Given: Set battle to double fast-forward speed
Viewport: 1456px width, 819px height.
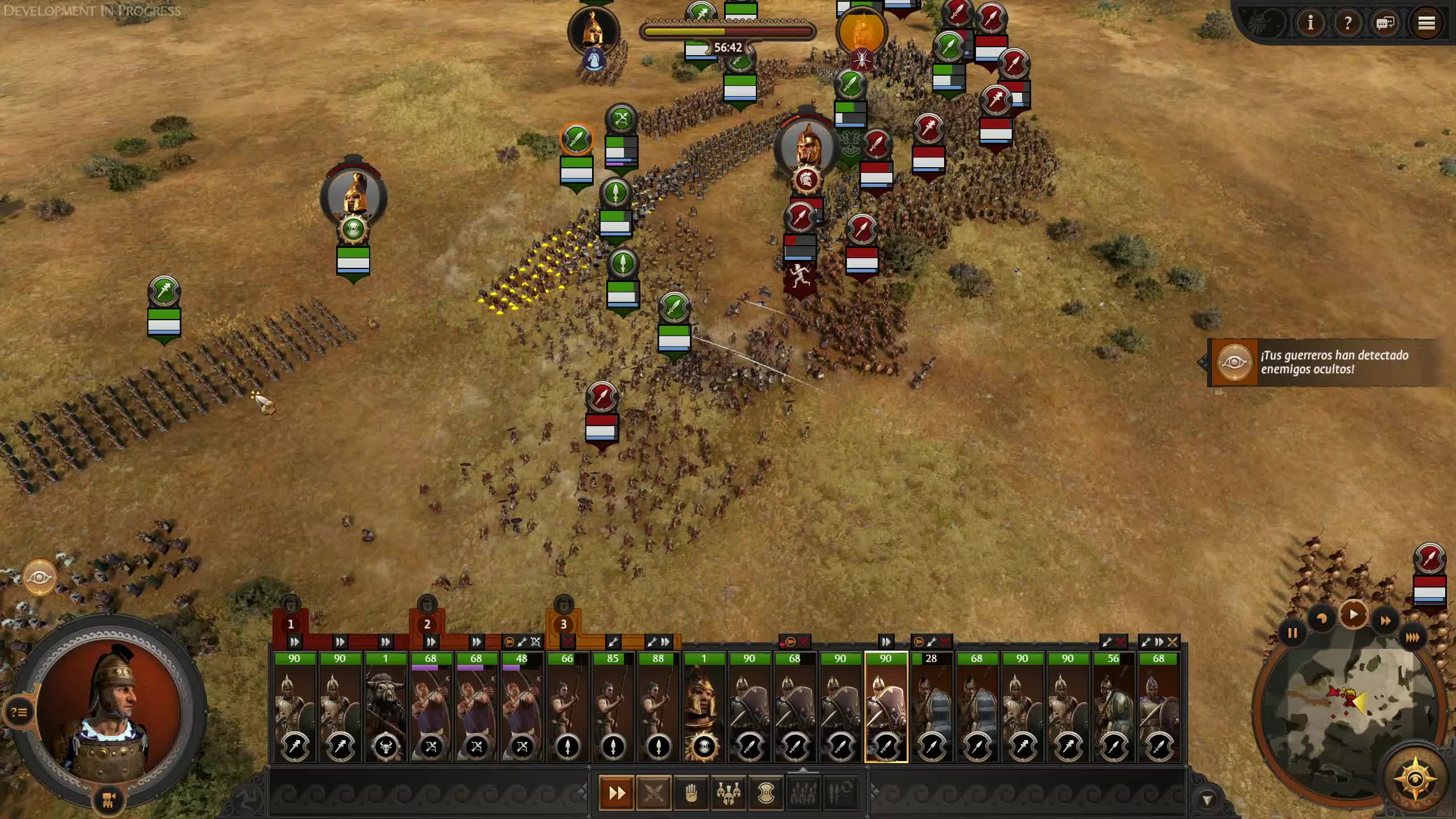Looking at the screenshot, I should [x=1385, y=621].
